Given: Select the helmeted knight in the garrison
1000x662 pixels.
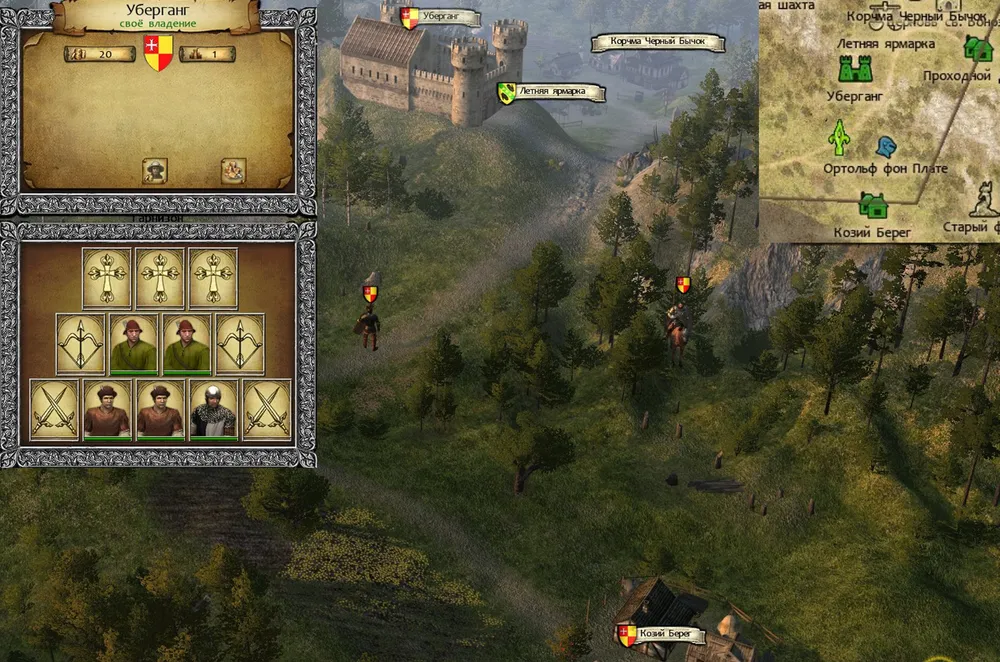Looking at the screenshot, I should [x=213, y=410].
